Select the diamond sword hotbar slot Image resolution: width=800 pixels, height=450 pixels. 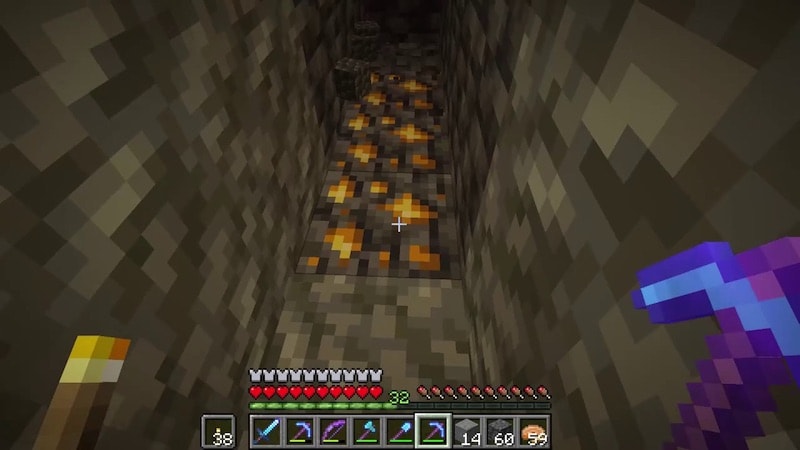coord(266,432)
